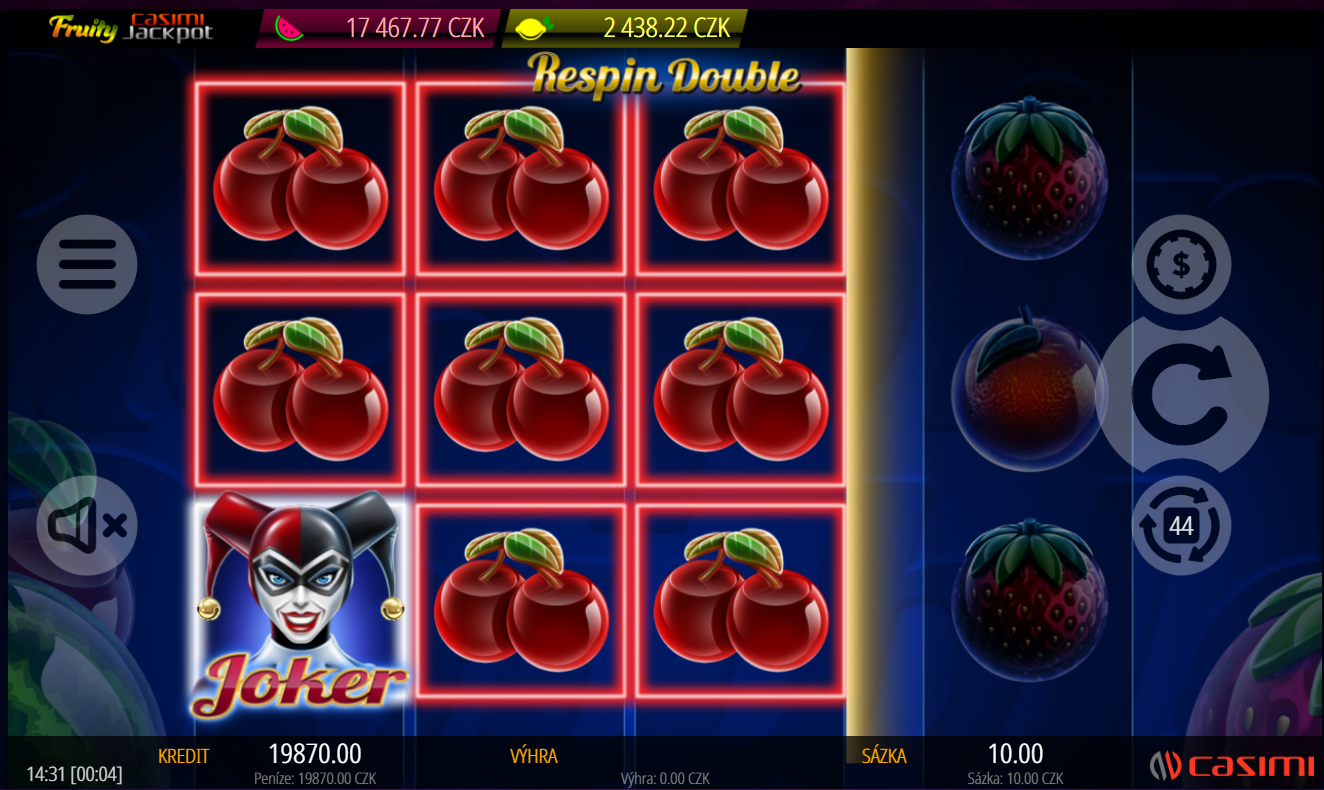1324x790 pixels.
Task: Open the bet chip dollar button
Action: [1181, 264]
